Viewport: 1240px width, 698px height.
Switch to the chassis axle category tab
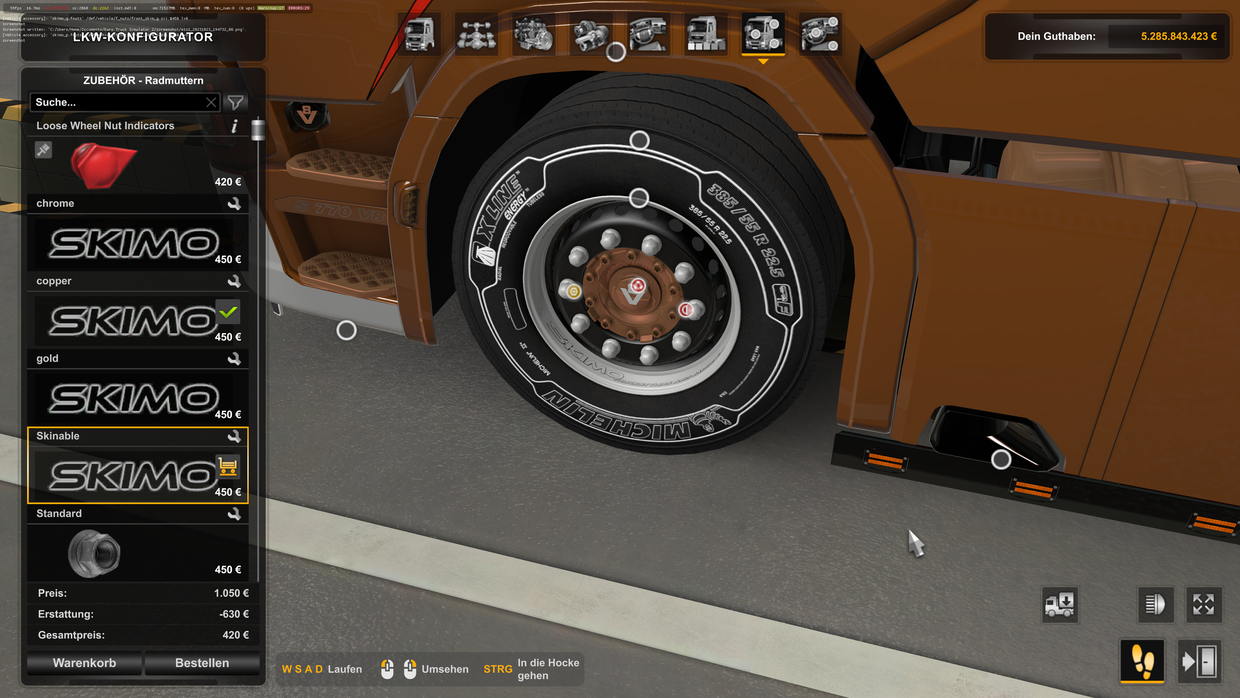477,34
